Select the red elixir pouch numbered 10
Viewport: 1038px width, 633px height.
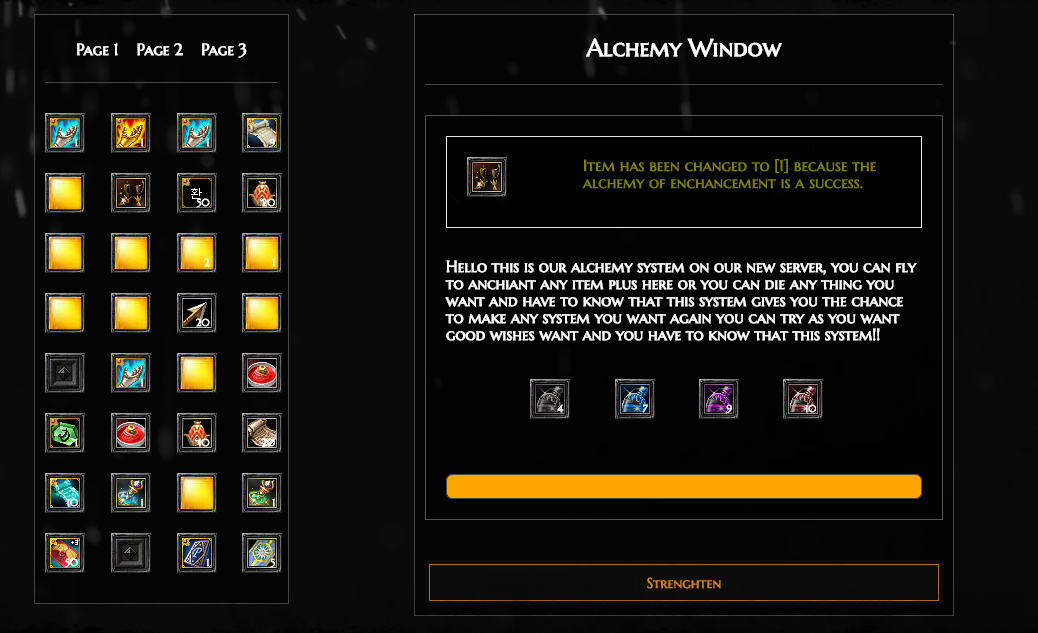point(802,399)
